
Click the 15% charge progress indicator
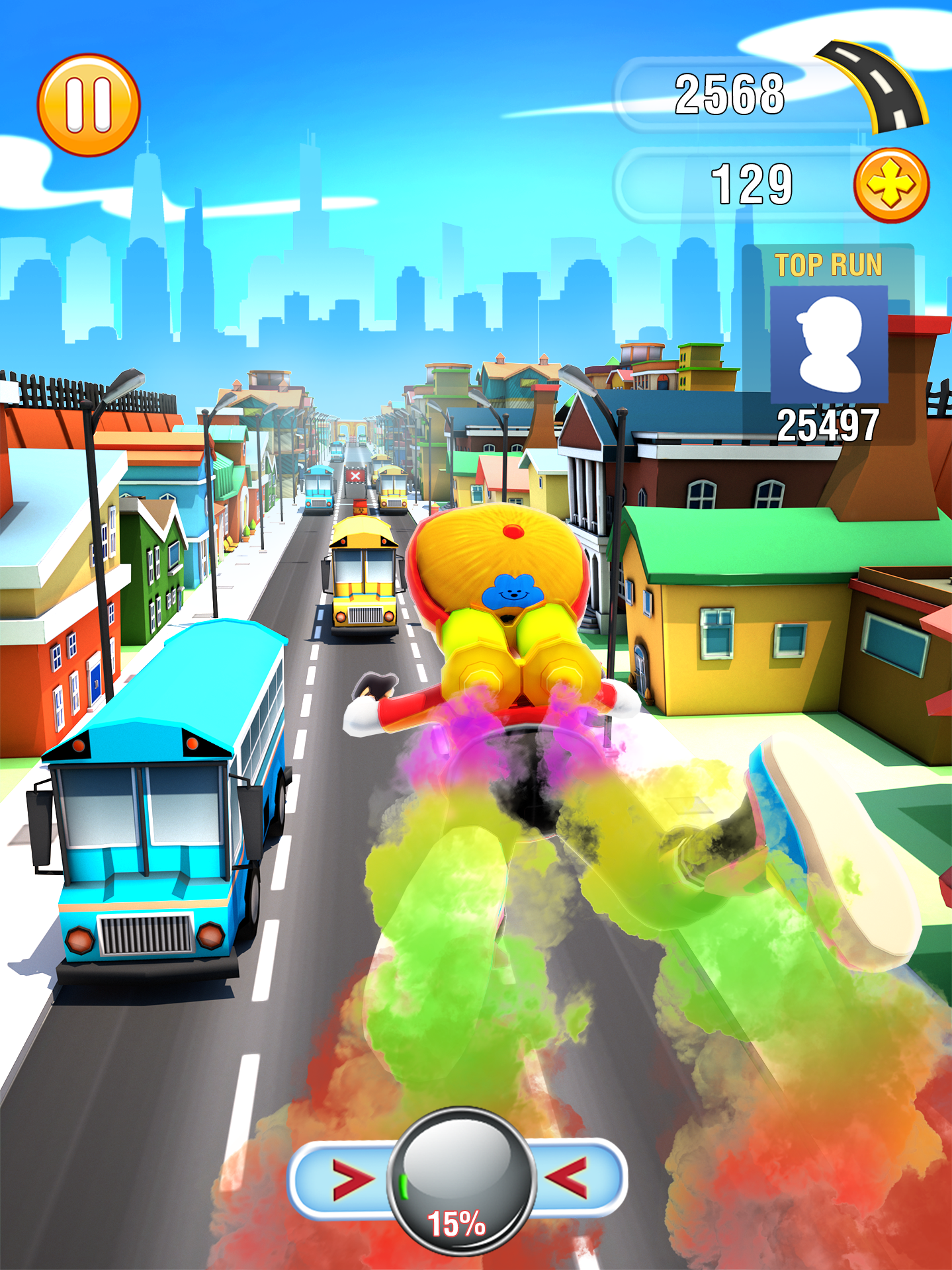[x=458, y=1223]
